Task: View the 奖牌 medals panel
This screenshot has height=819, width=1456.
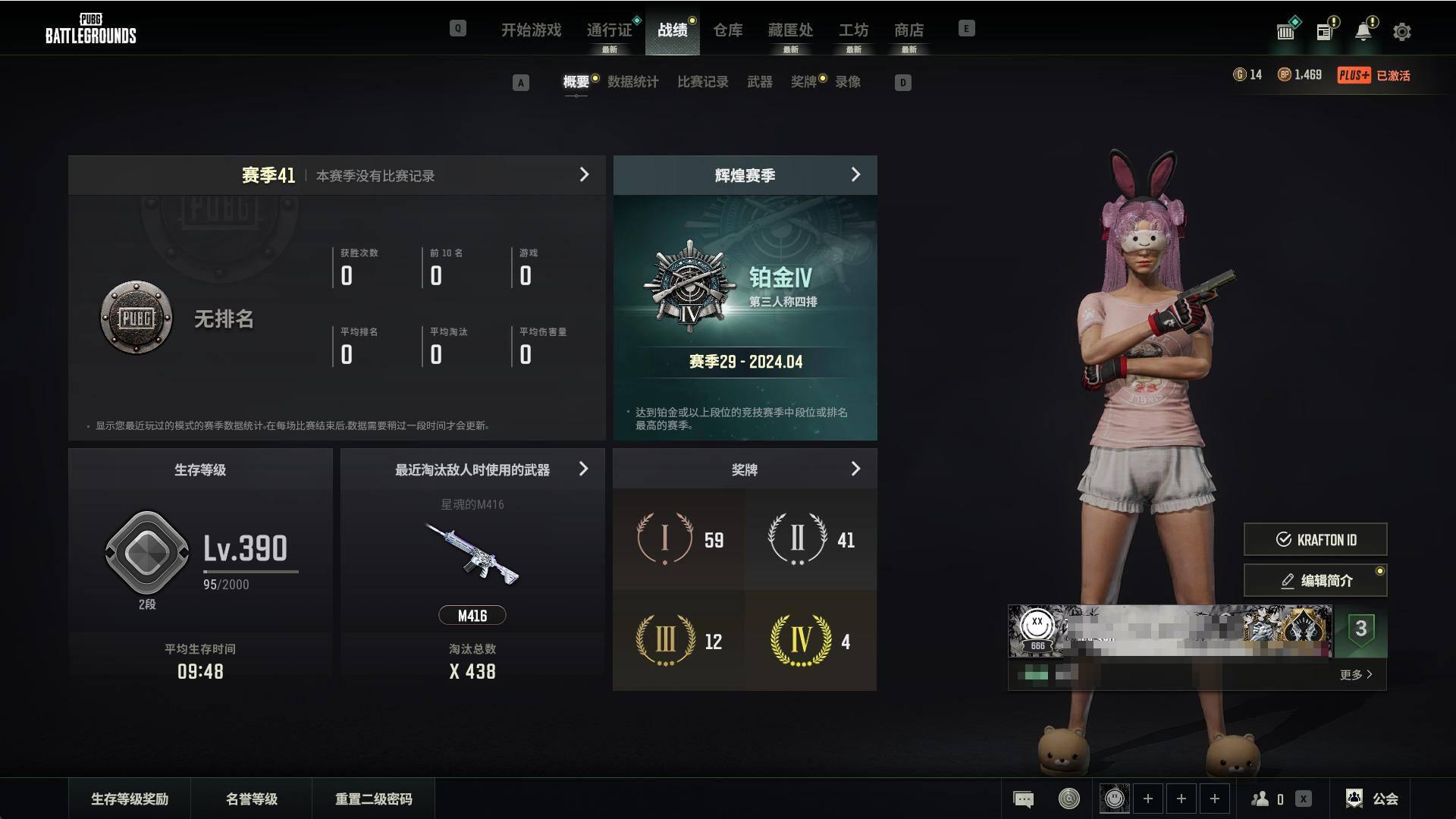Action: [855, 469]
